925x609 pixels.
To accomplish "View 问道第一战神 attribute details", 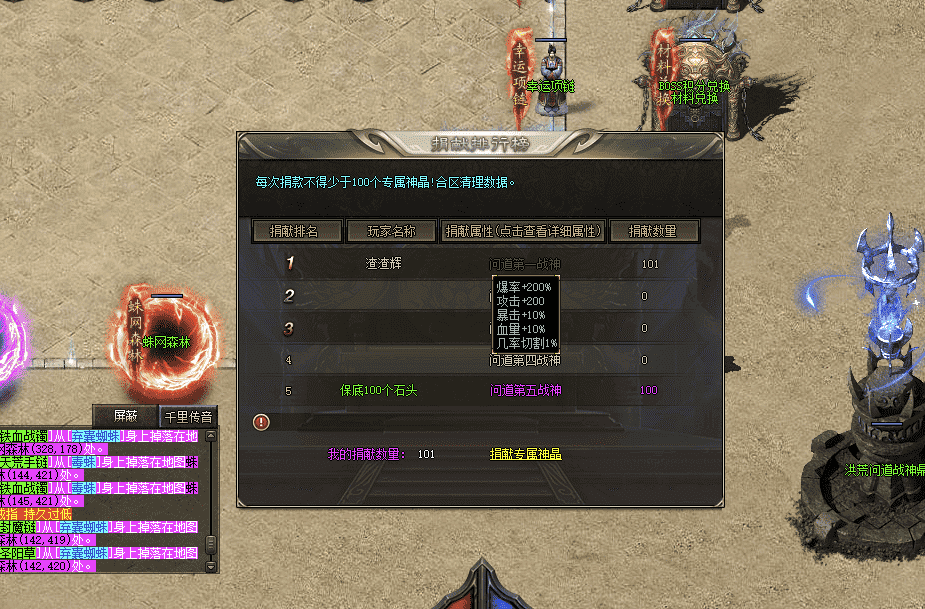I will 525,265.
